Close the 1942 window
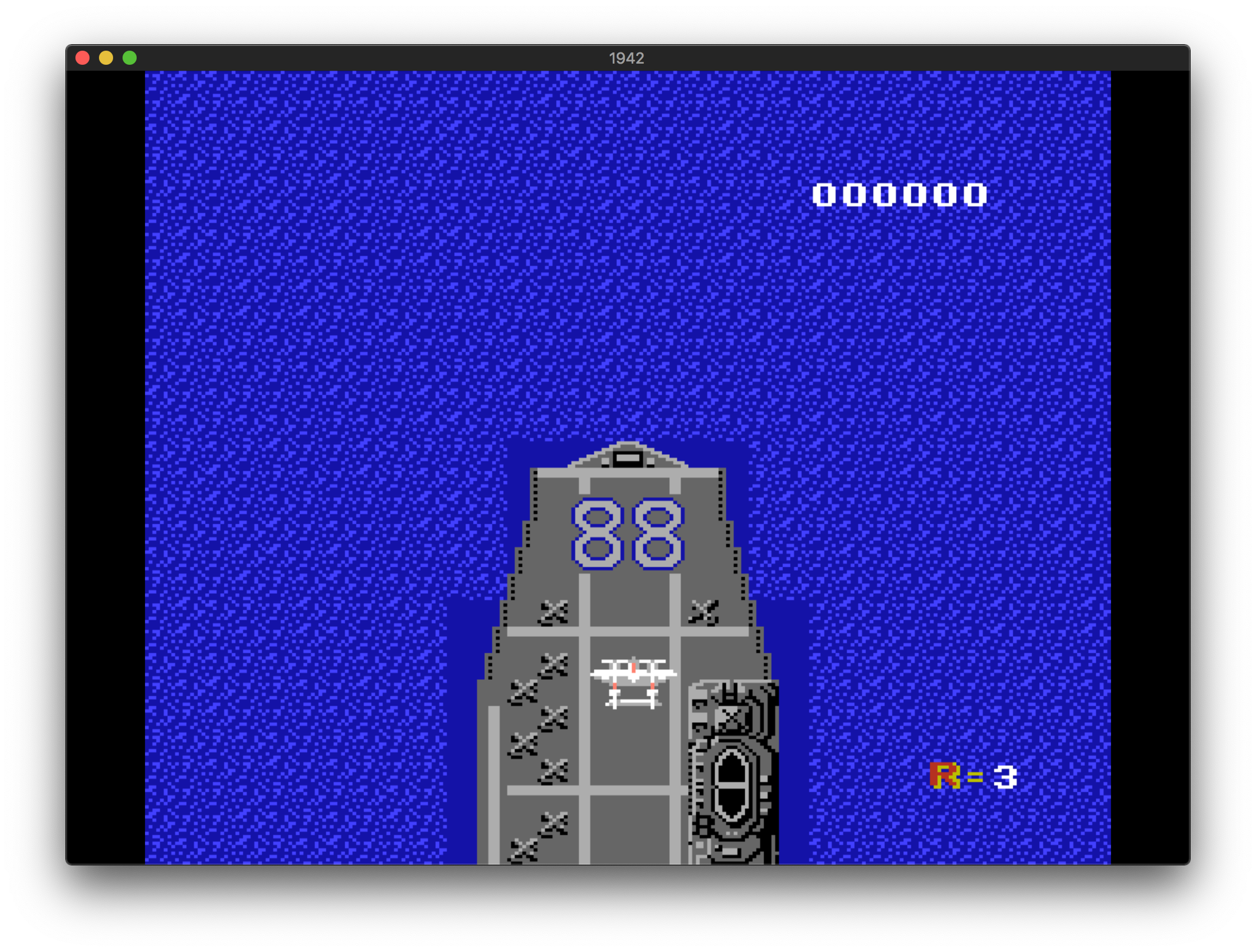Viewport: 1256px width, 952px height. tap(82, 58)
